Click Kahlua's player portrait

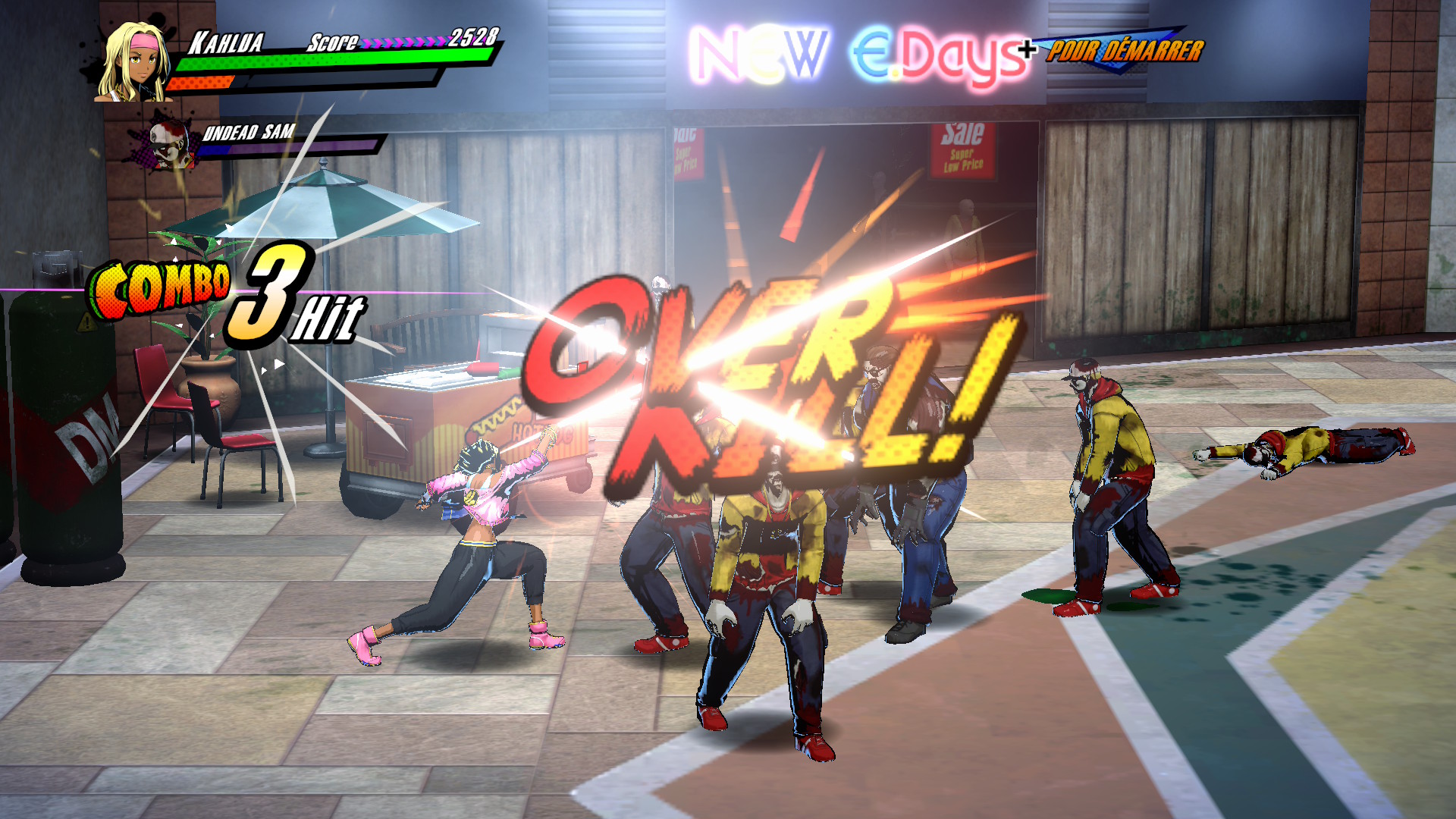pyautogui.click(x=134, y=63)
